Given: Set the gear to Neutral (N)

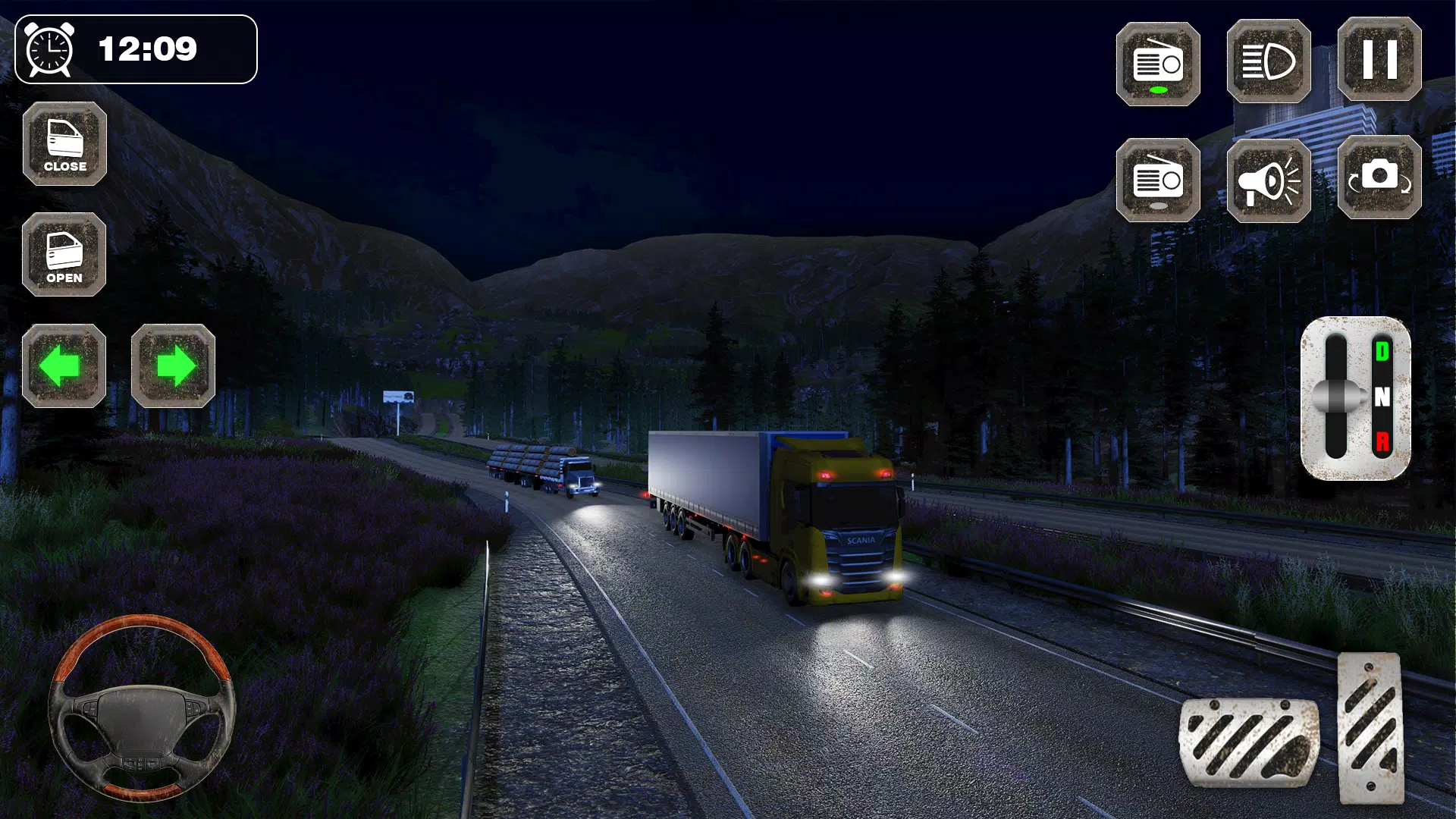Looking at the screenshot, I should point(1382,397).
